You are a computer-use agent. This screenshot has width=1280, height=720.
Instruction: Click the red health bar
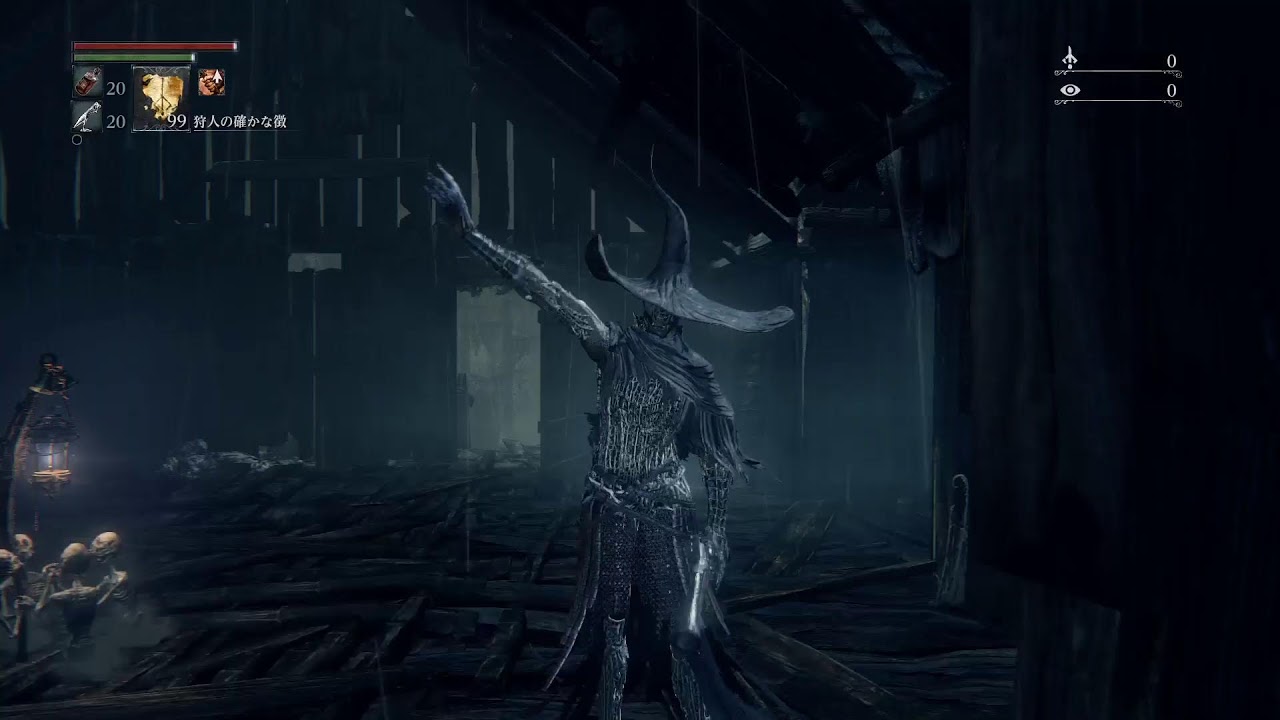tap(155, 46)
